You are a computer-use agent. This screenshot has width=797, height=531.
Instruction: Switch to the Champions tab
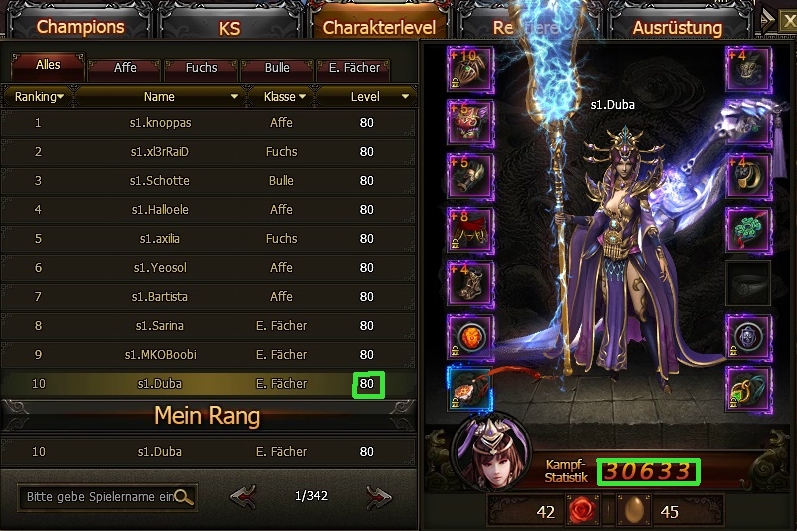(x=81, y=27)
